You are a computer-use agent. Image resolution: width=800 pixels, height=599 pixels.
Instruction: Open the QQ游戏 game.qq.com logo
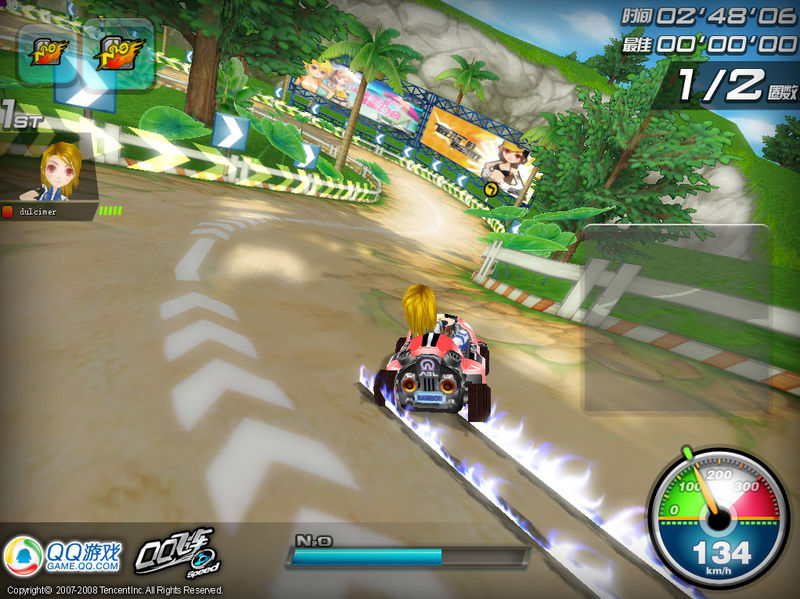pos(64,556)
